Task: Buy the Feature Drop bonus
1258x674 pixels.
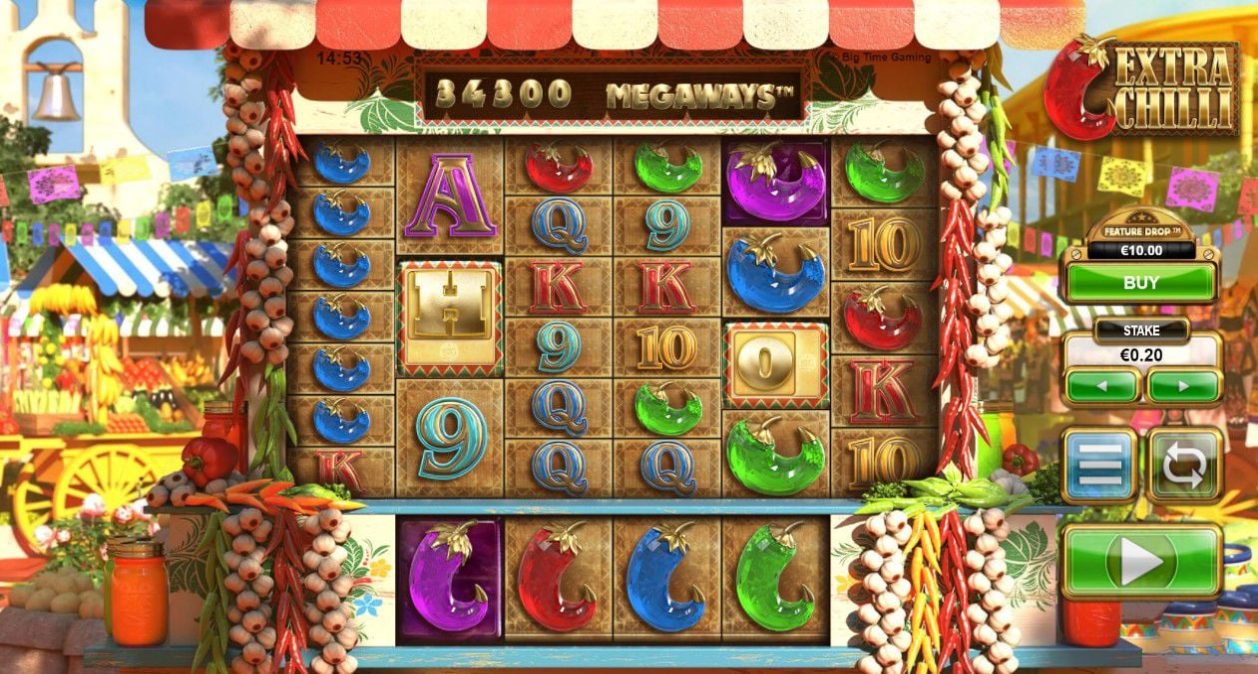Action: (1140, 283)
